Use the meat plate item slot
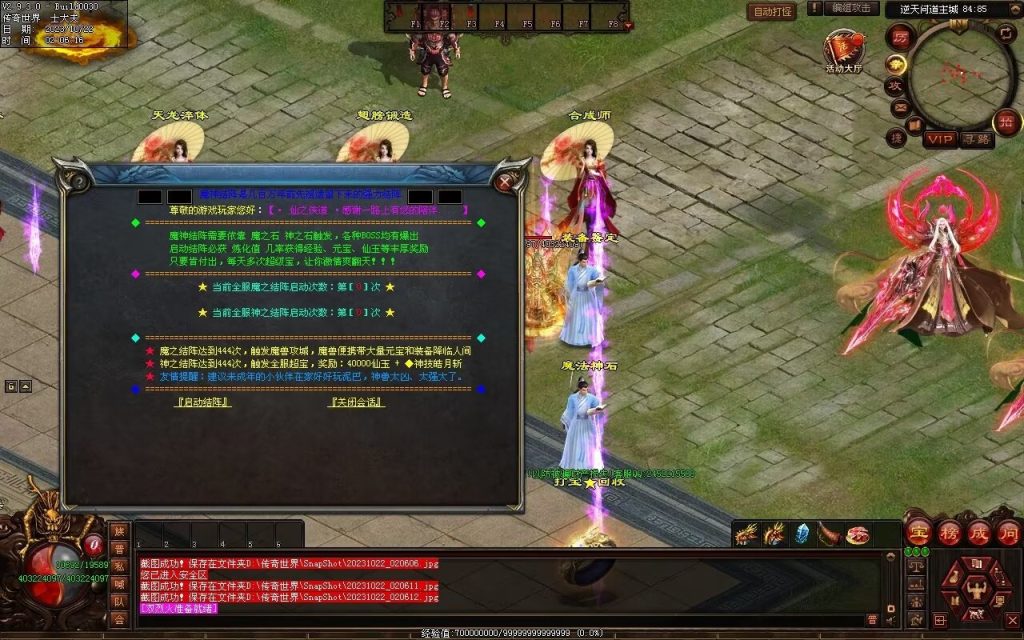The image size is (1024, 640). (857, 534)
